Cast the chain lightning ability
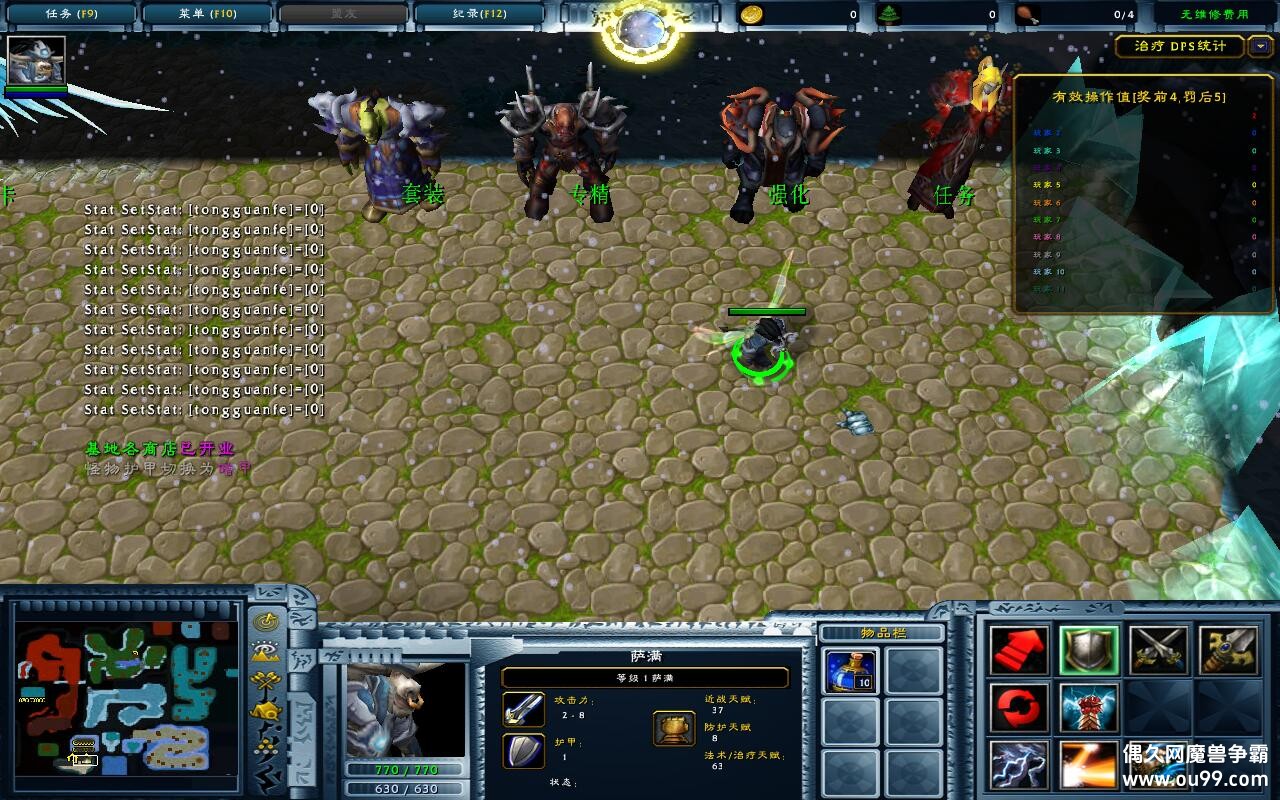This screenshot has width=1280, height=800. tap(1019, 765)
